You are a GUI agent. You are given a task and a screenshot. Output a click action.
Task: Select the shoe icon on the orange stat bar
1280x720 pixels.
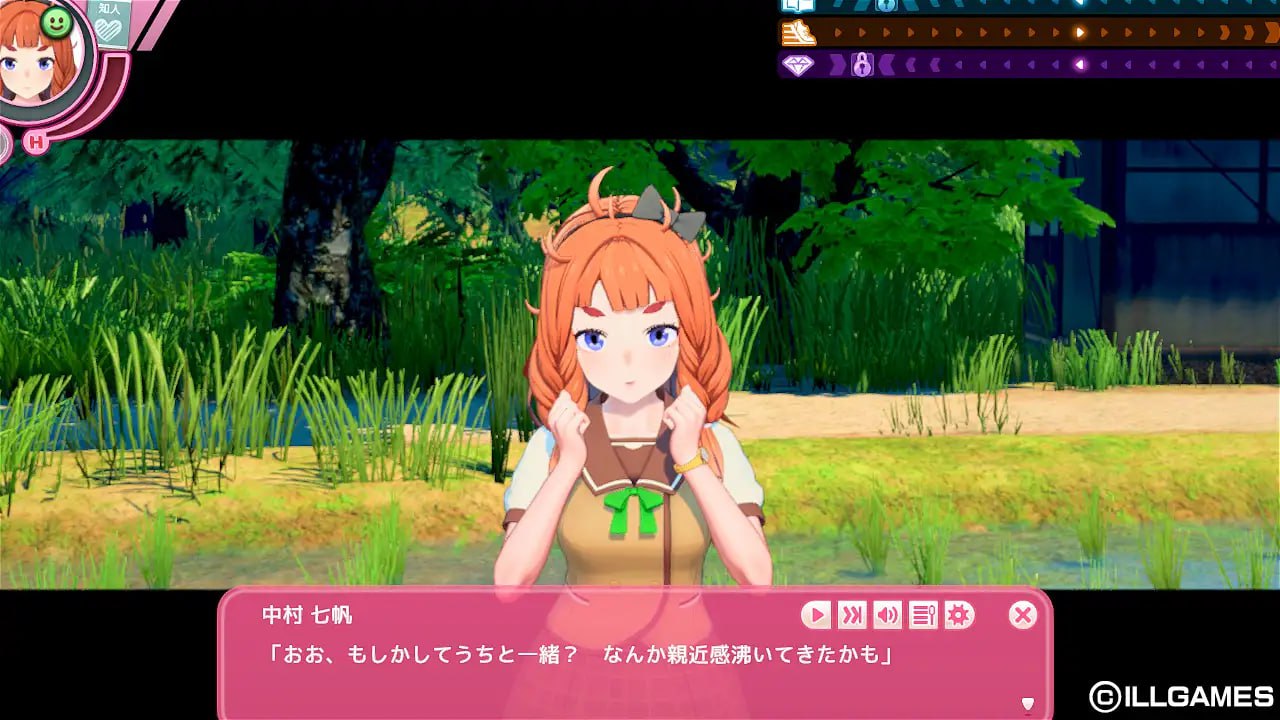click(798, 31)
